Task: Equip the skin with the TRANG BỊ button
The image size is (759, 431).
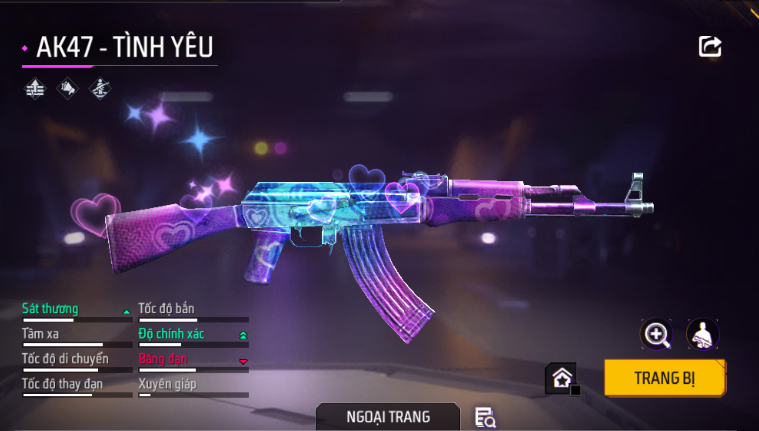Action: point(664,378)
